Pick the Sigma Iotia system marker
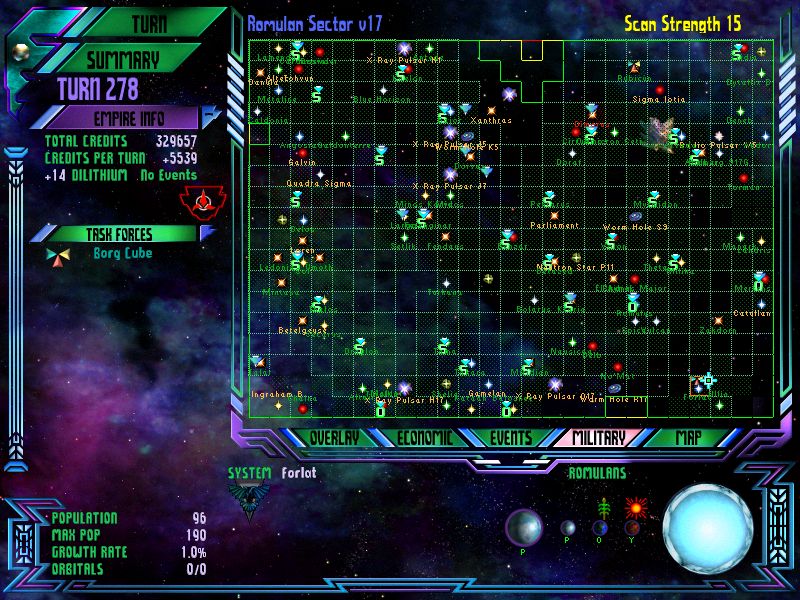The width and height of the screenshot is (800, 600). 659,90
